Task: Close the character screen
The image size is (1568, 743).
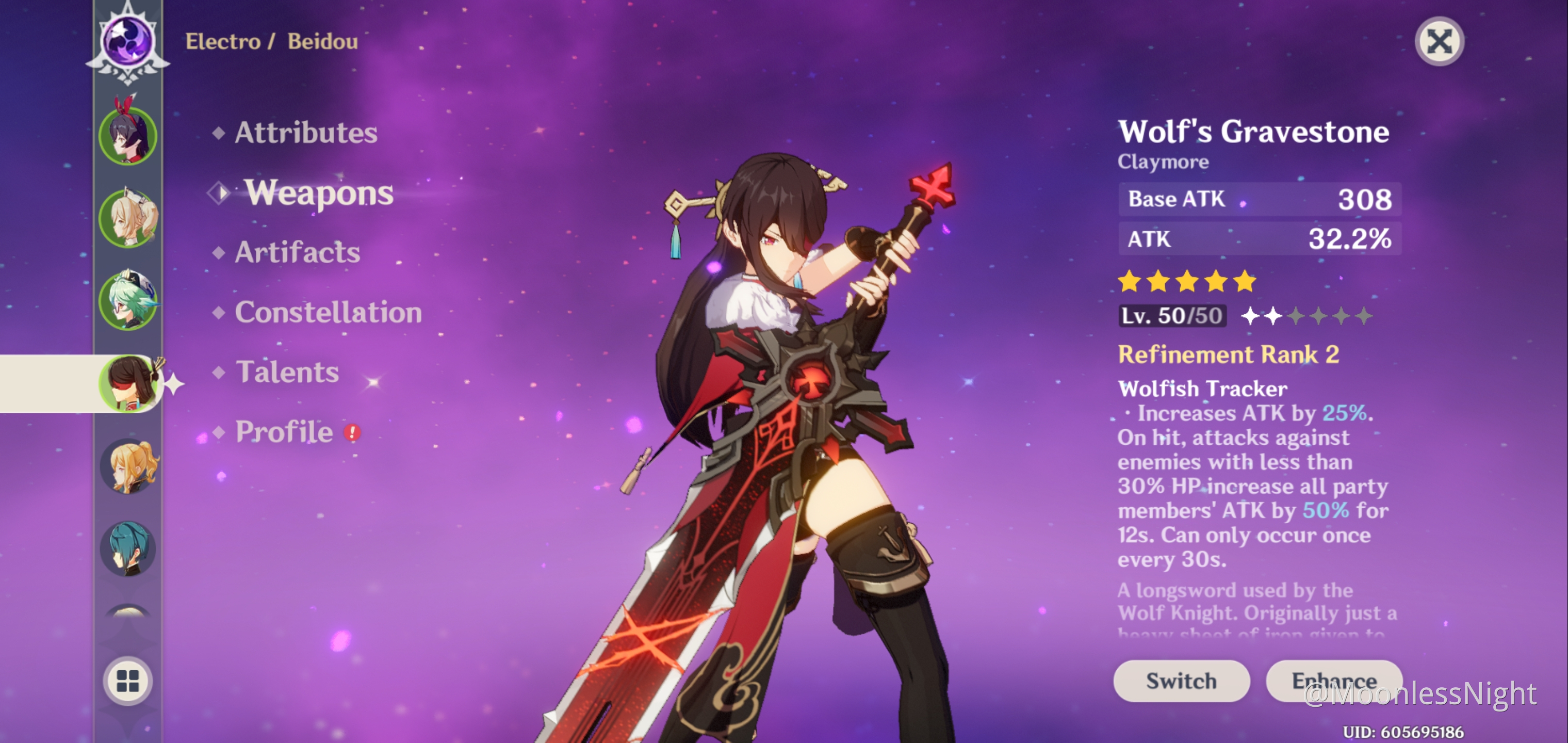Action: pyautogui.click(x=1439, y=41)
